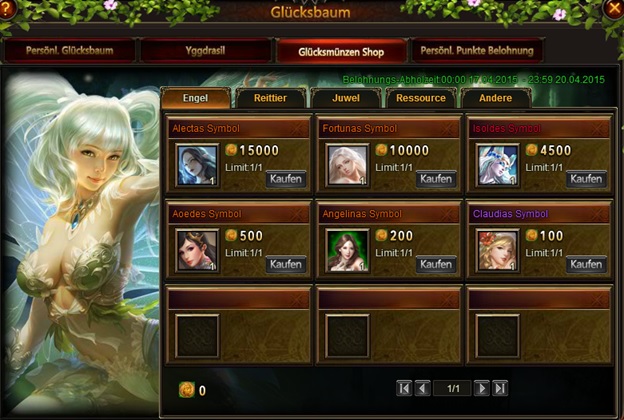Buy Aoedes Symbol for 500 coins
This screenshot has width=624, height=420.
(x=287, y=264)
